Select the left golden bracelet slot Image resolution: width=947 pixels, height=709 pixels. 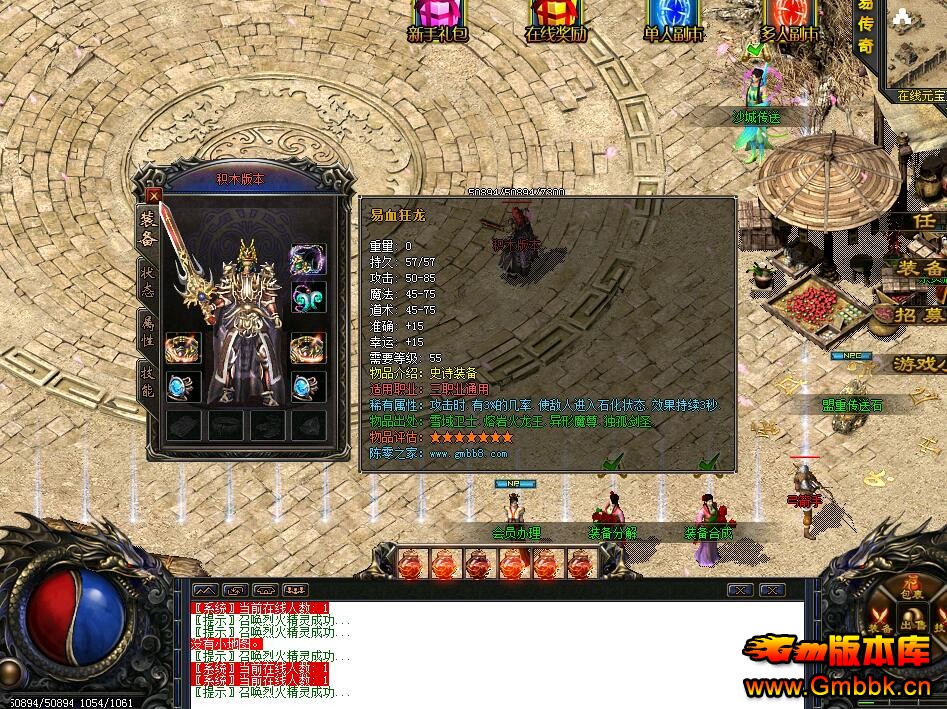coord(182,347)
